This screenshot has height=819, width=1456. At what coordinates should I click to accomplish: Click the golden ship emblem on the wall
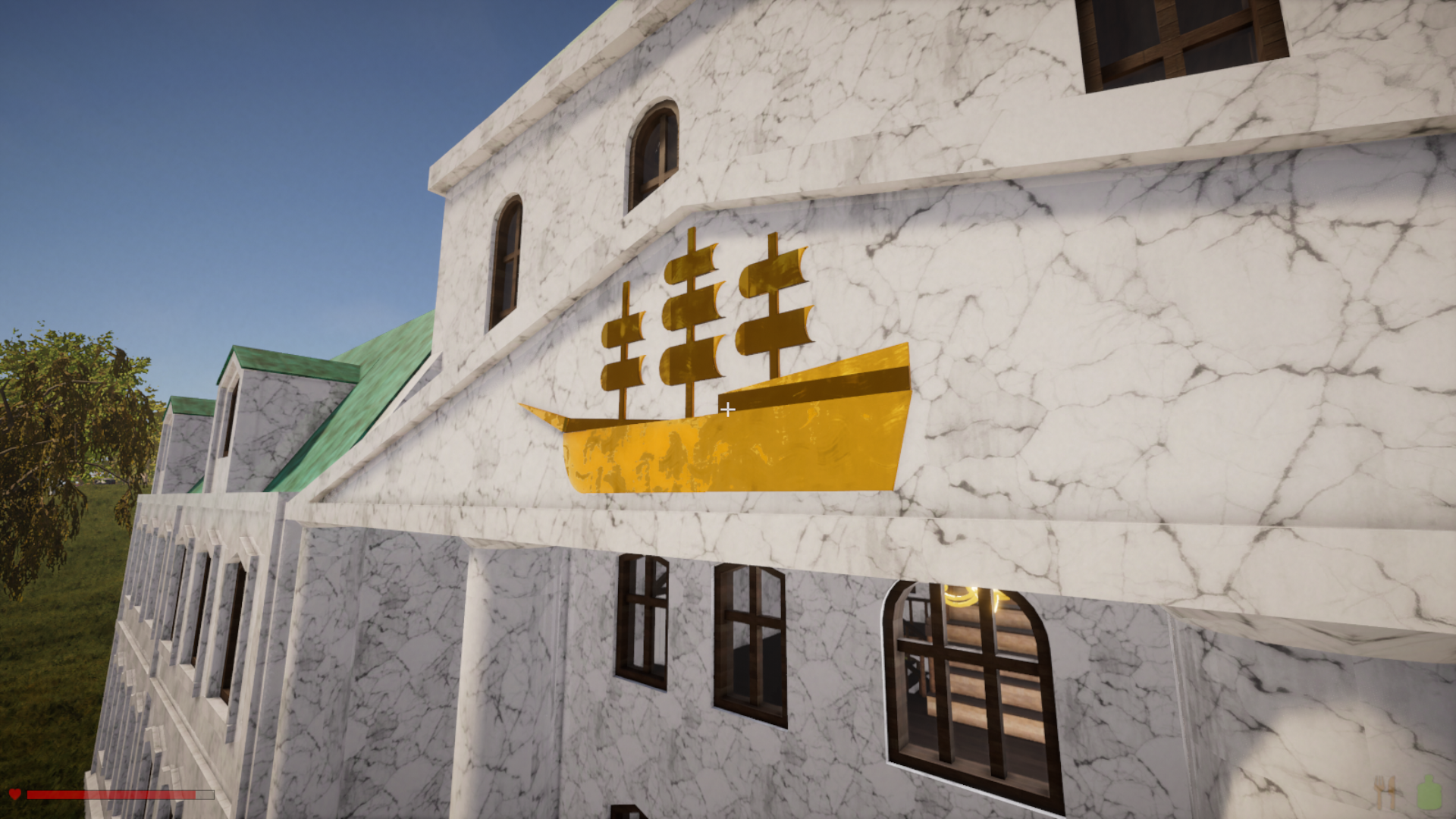point(728,425)
